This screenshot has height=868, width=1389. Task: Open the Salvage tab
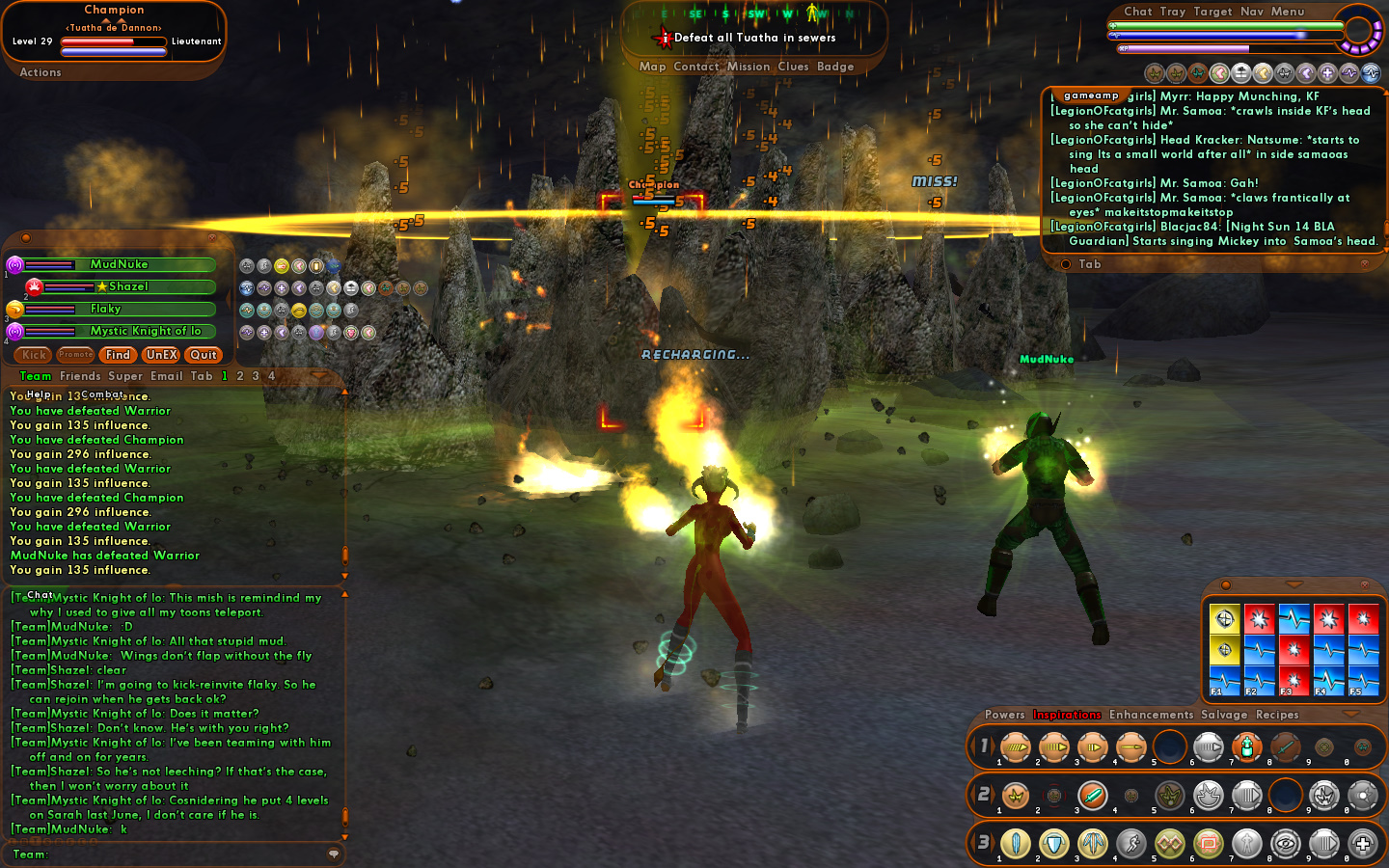[x=1224, y=715]
